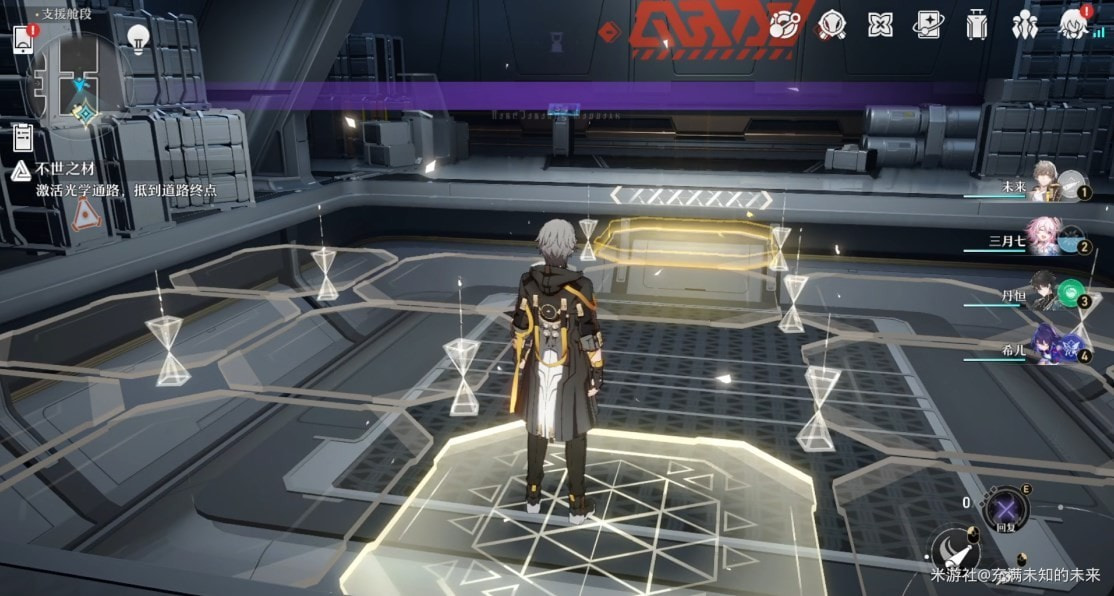
Task: Switch to party member 三月七
Action: (1048, 238)
